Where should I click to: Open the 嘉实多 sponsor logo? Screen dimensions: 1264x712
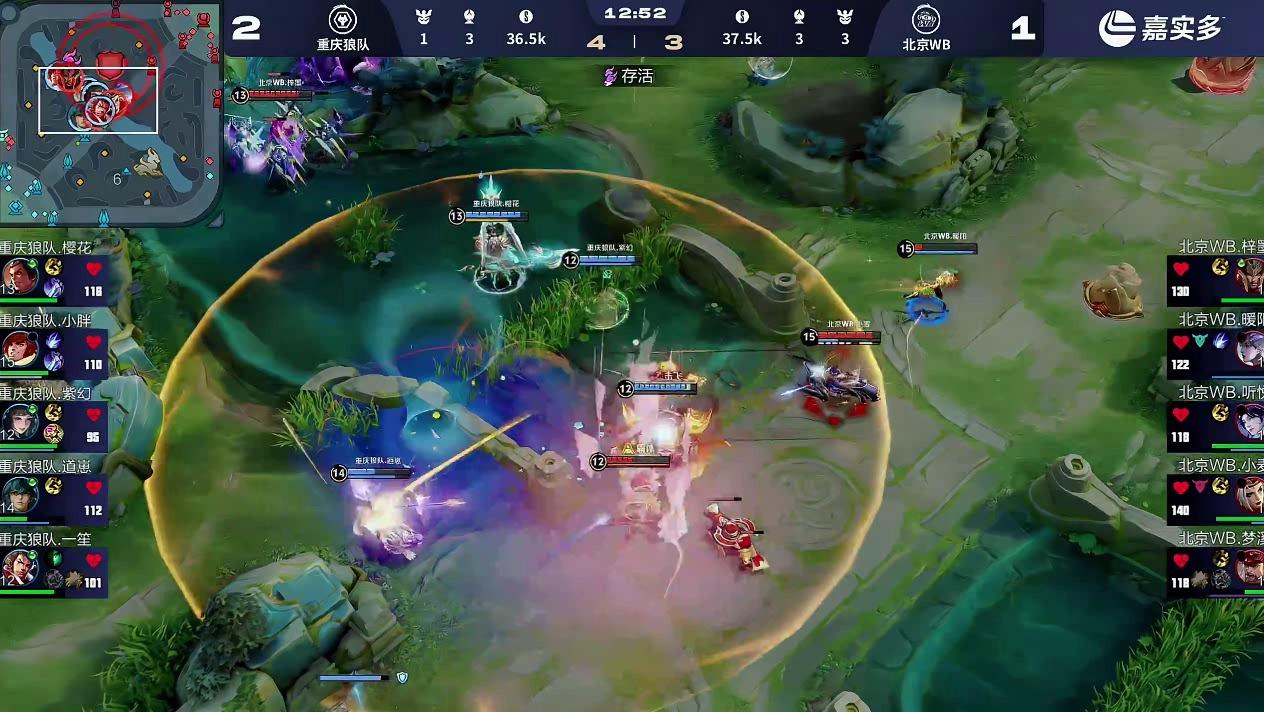click(1160, 28)
